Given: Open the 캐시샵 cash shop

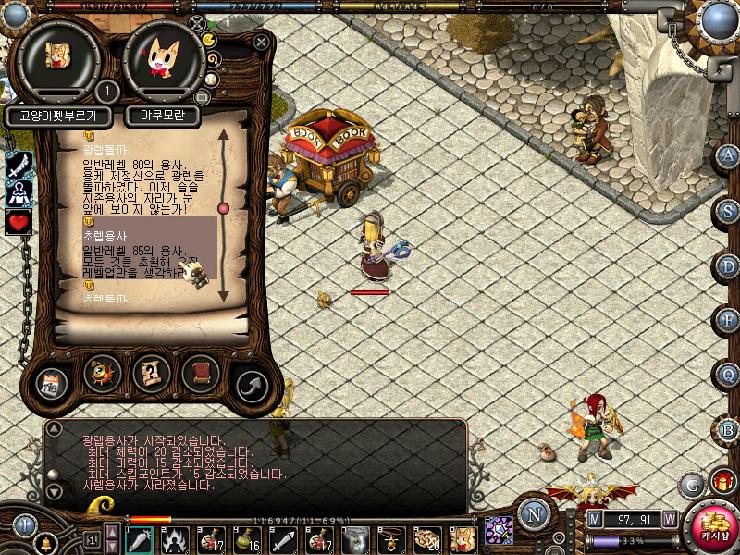Looking at the screenshot, I should (714, 526).
